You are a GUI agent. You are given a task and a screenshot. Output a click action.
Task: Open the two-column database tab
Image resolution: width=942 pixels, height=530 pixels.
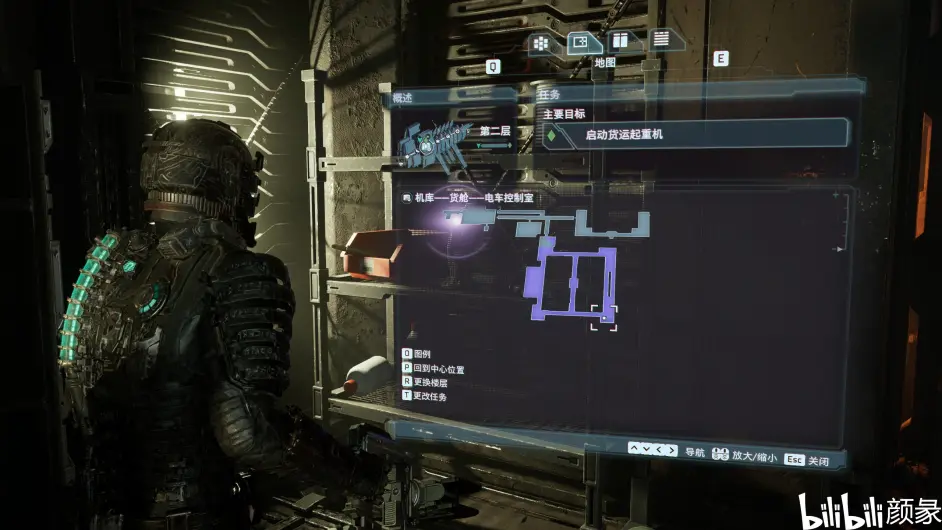[620, 41]
